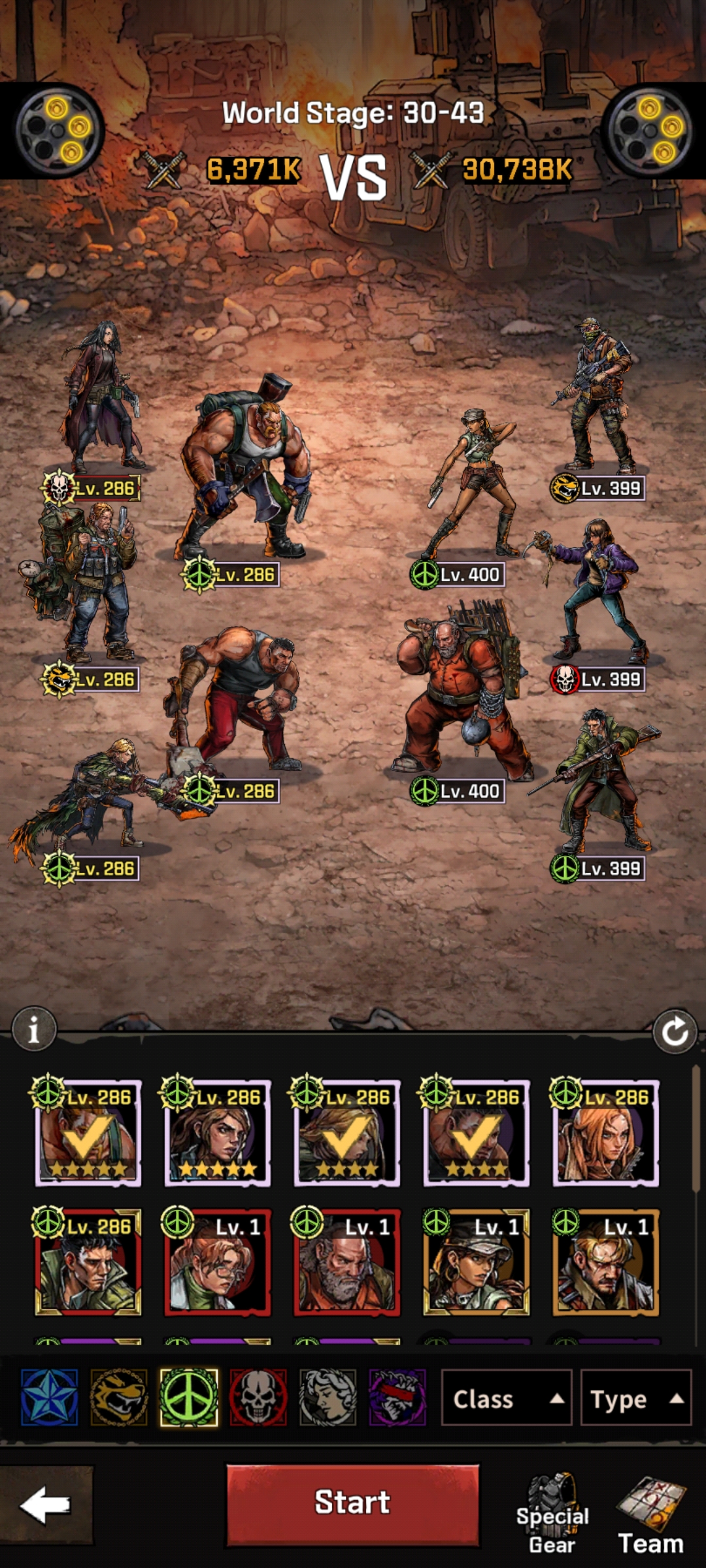Go back with the white arrow button
This screenshot has width=706, height=1568.
[x=46, y=1505]
